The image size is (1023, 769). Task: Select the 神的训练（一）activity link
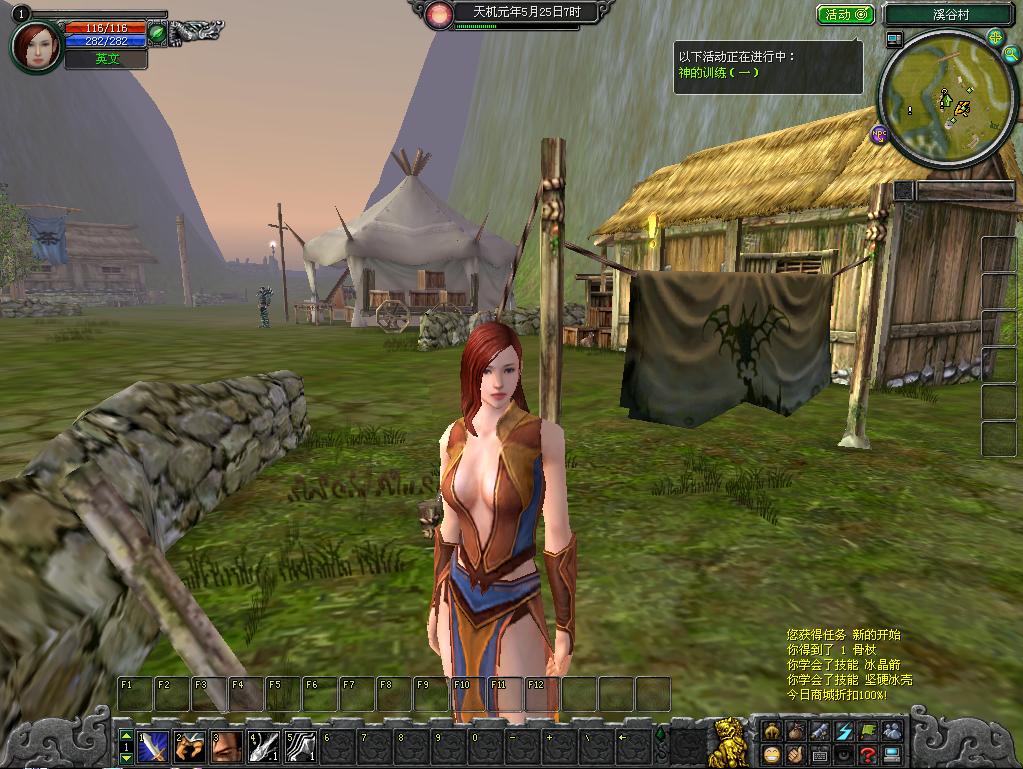(719, 73)
